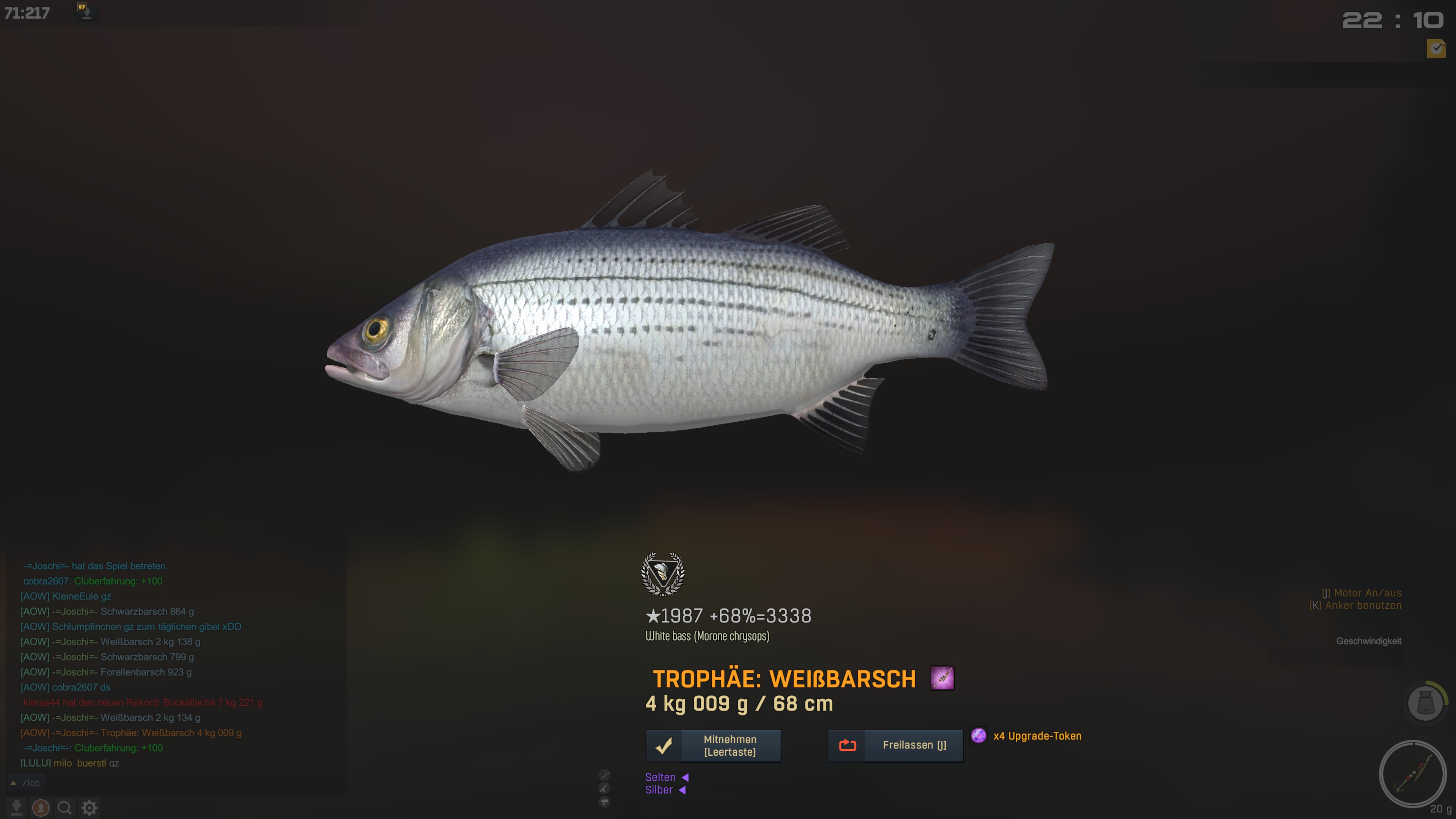Click the magnifying glass search icon
This screenshot has height=819, width=1456.
click(x=64, y=808)
